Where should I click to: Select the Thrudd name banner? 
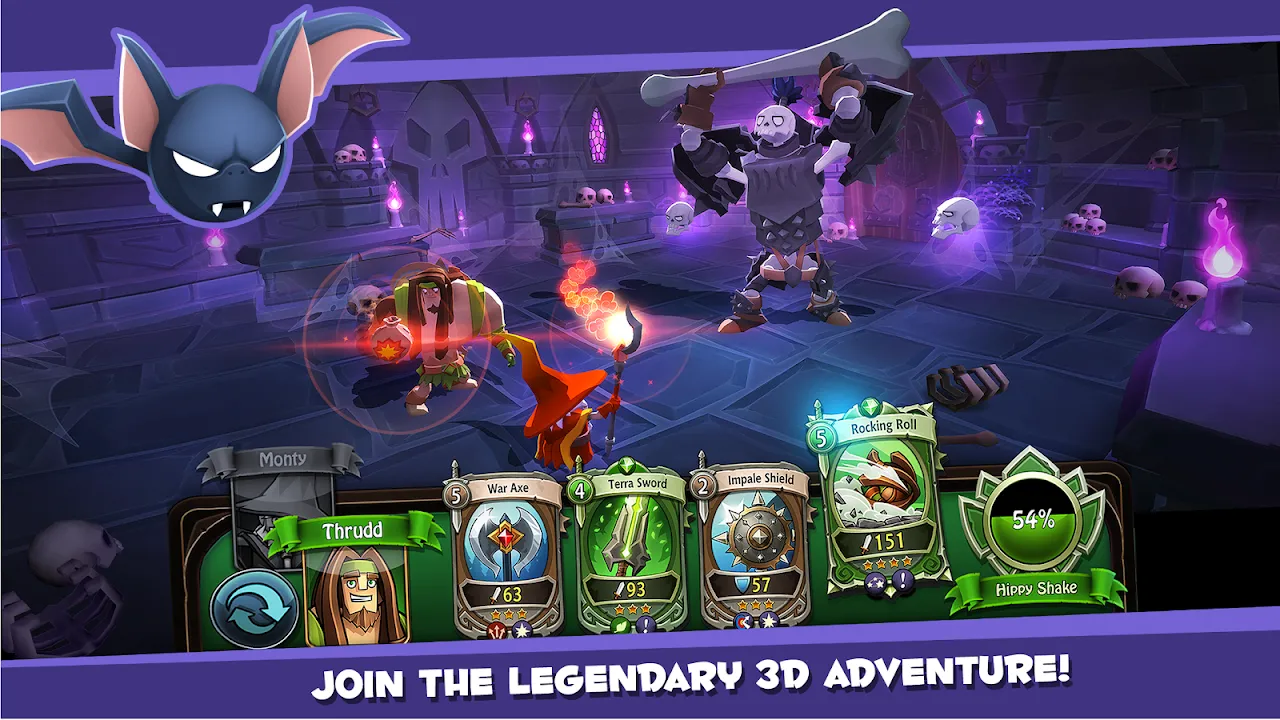[355, 531]
